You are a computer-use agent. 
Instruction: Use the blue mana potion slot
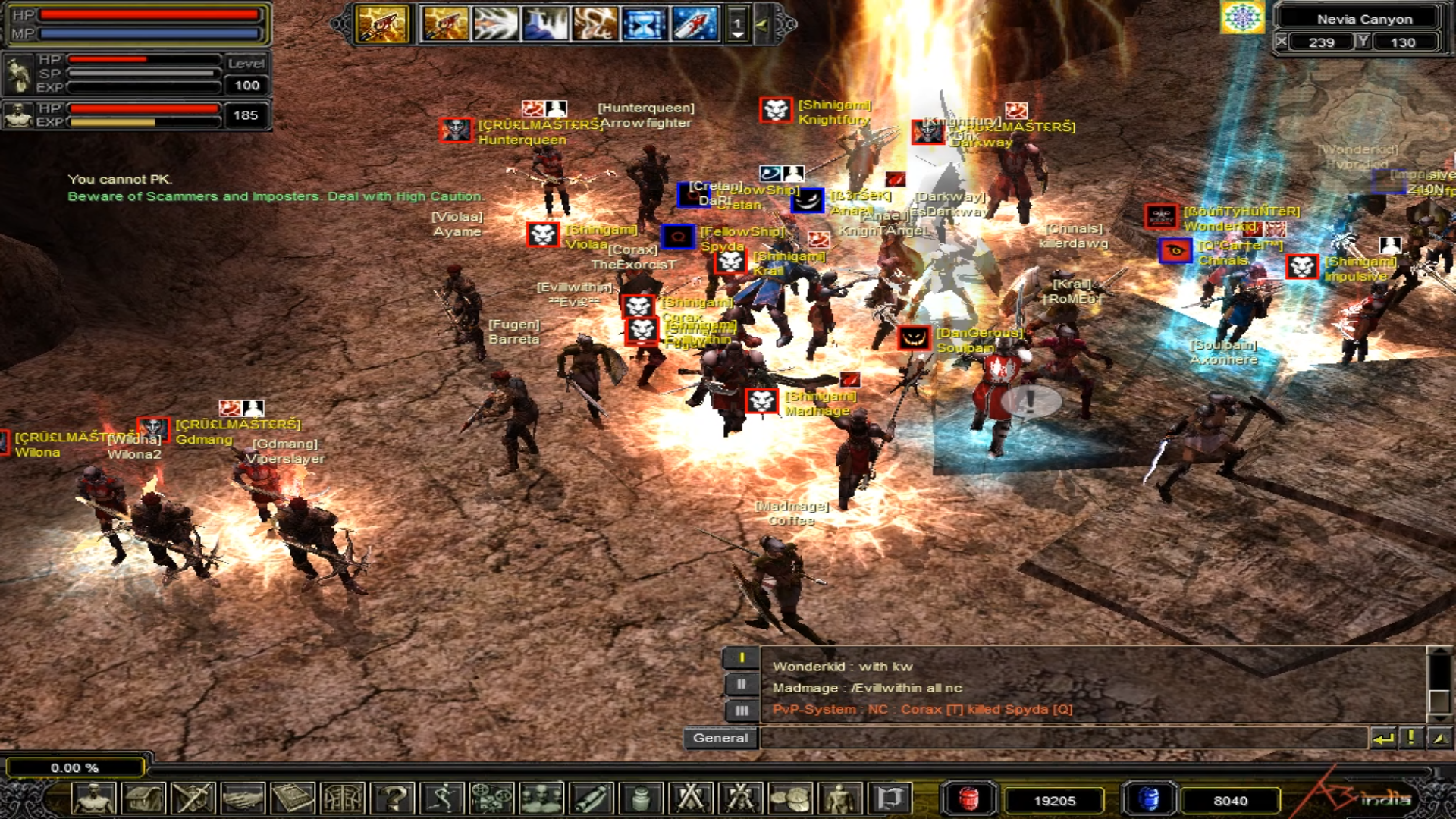1148,799
